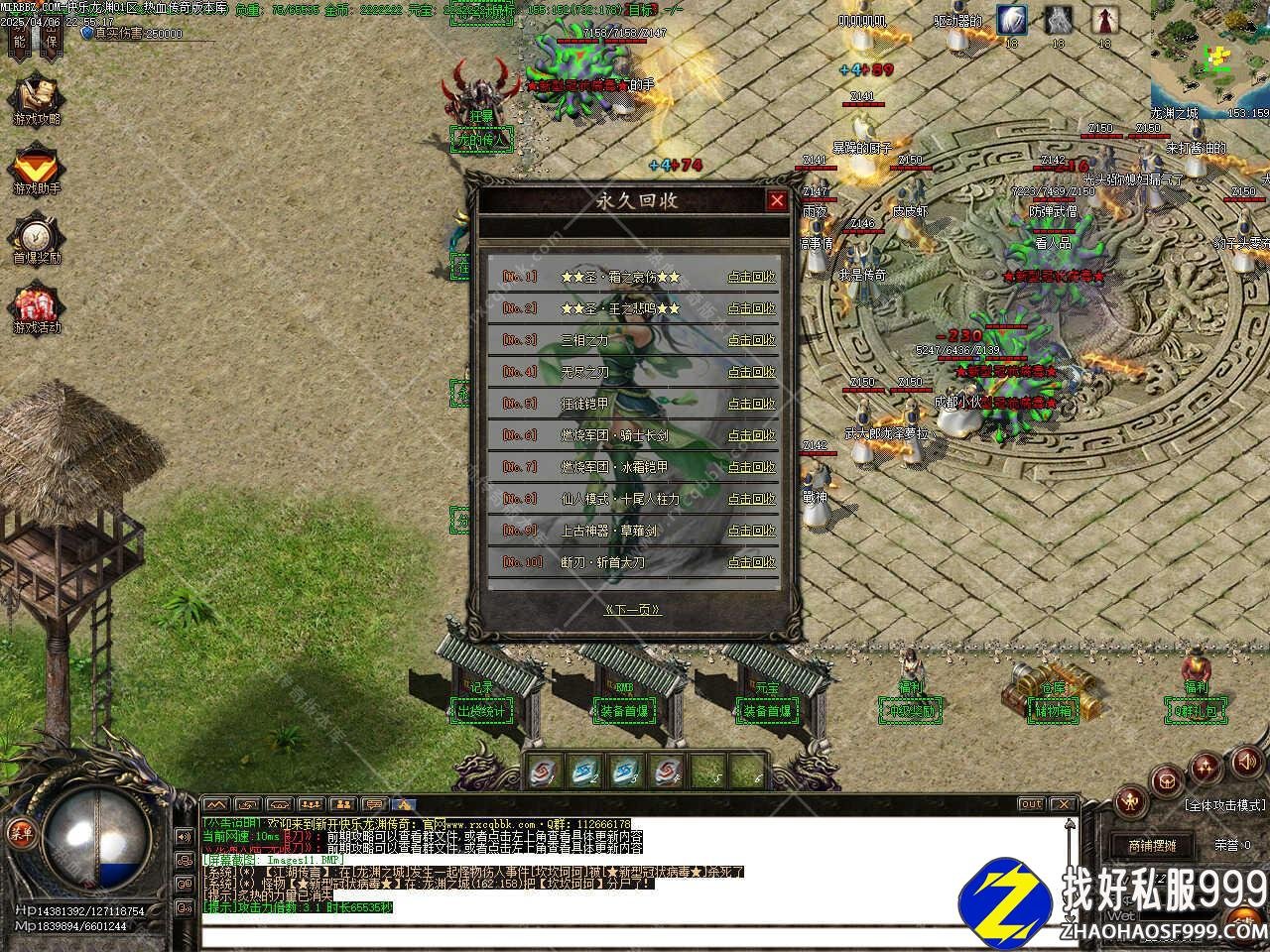Recycle 上古神器·草薙剑 in row nine

(x=751, y=531)
